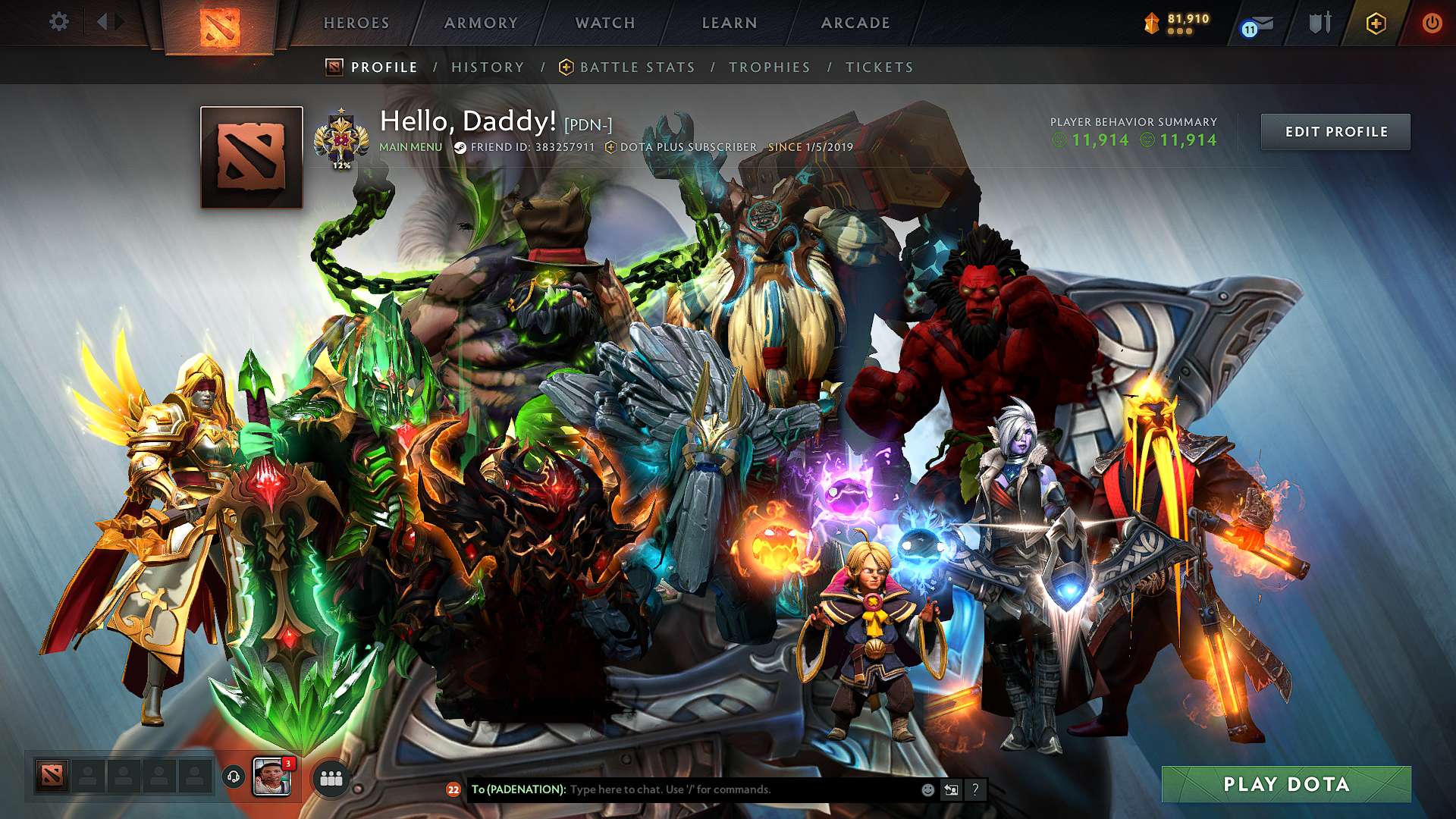Switch to the HISTORY tab
1456x819 pixels.
click(x=487, y=67)
